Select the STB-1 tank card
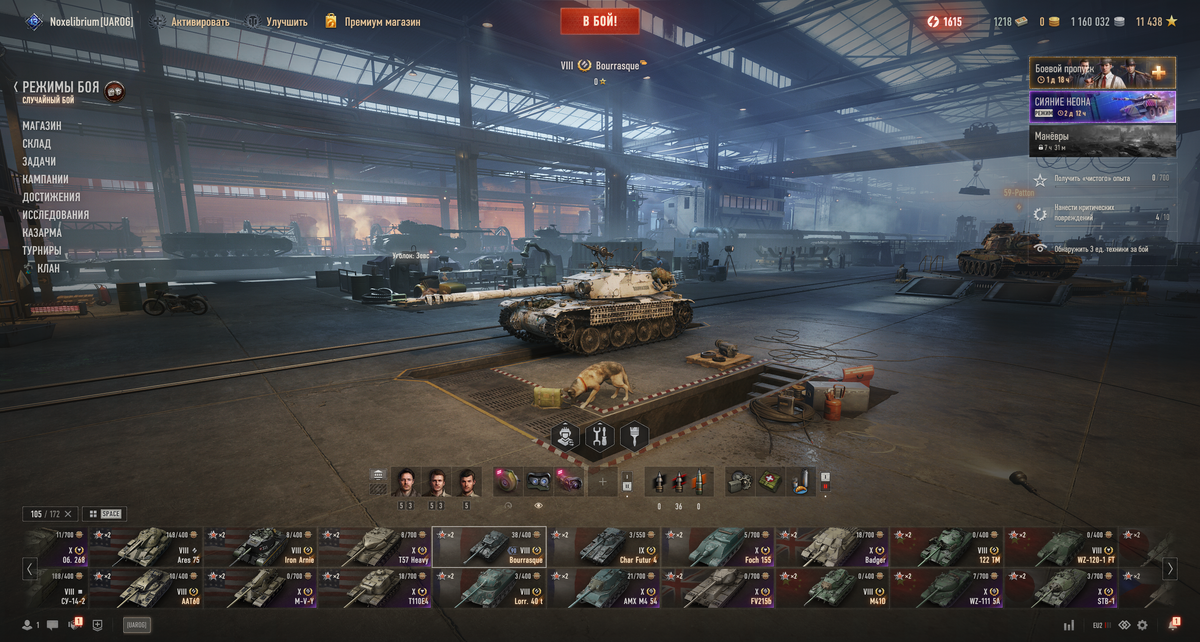Image resolution: width=1200 pixels, height=642 pixels. 1062,589
